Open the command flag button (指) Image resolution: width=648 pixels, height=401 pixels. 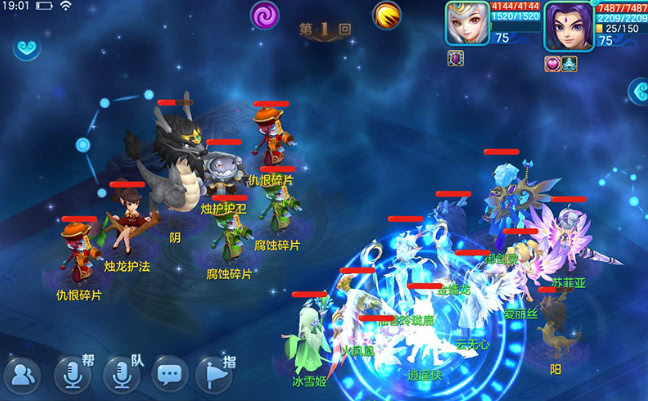[x=214, y=374]
